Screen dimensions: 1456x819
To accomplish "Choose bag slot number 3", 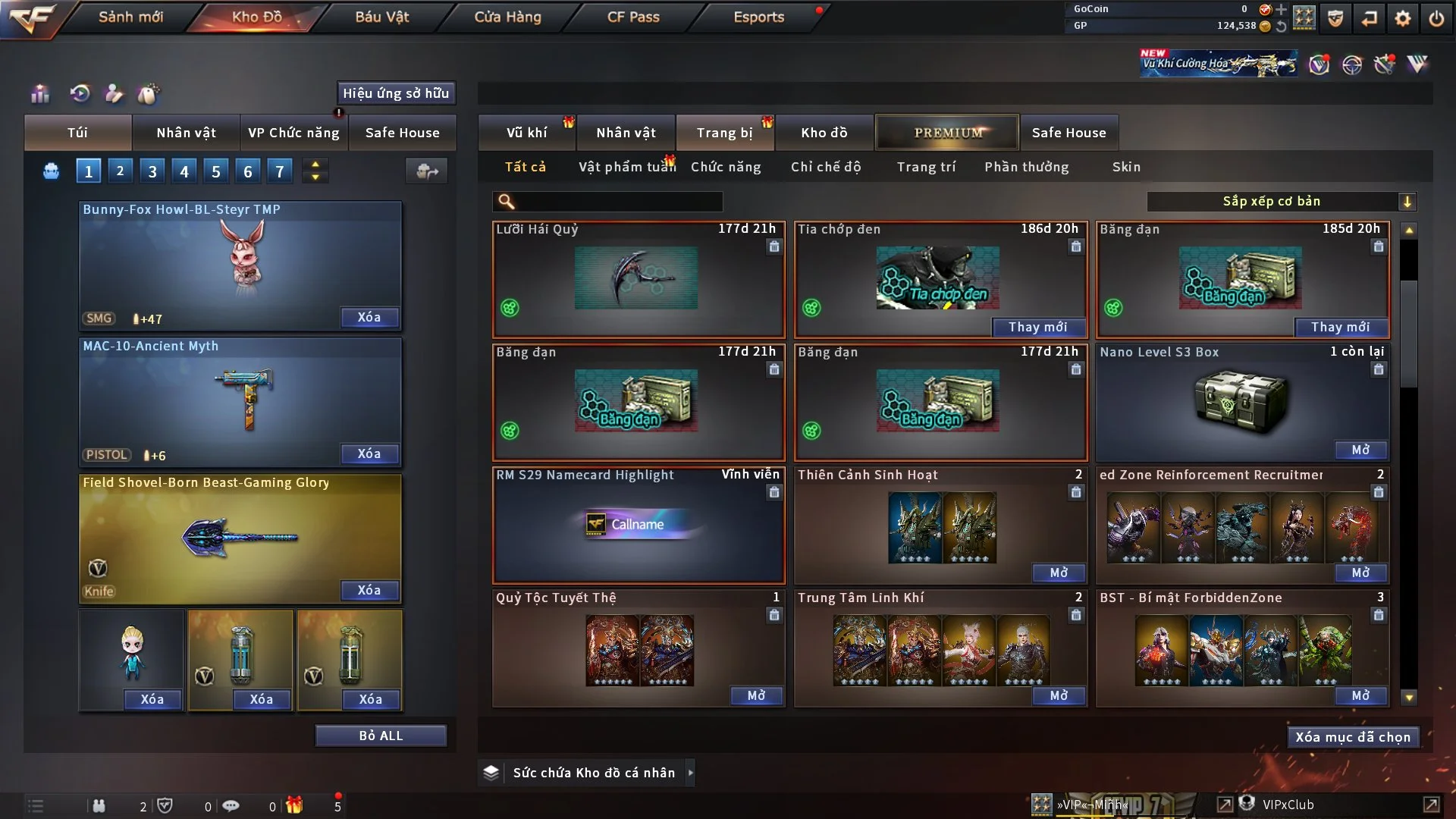I will [152, 171].
